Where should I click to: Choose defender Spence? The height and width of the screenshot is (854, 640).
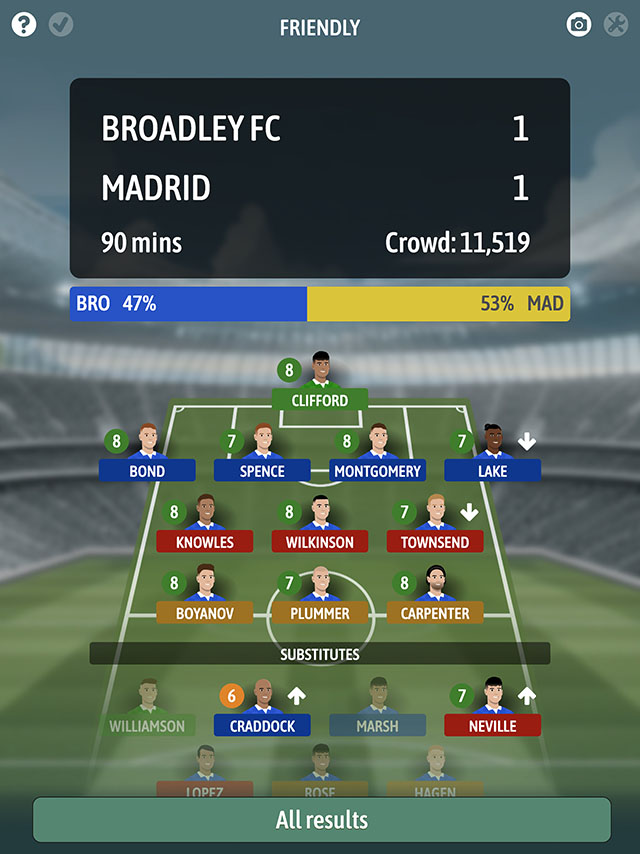(262, 470)
